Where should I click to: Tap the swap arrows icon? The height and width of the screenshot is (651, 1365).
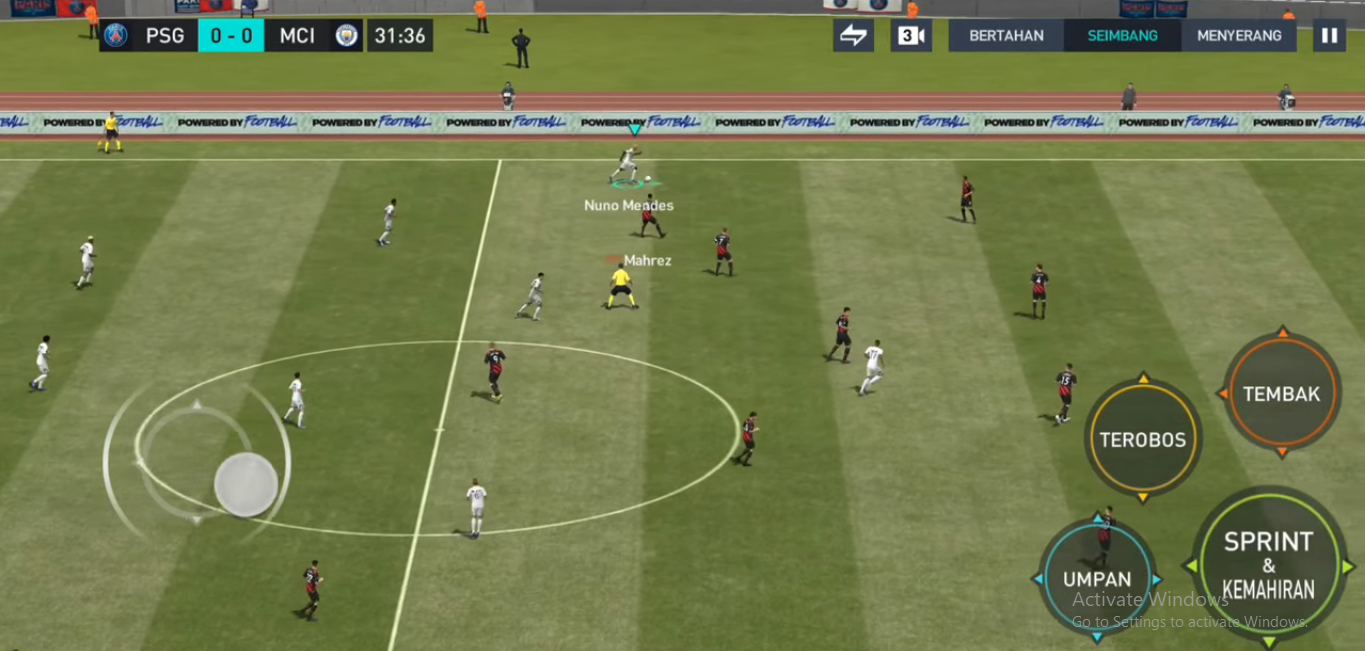[853, 36]
